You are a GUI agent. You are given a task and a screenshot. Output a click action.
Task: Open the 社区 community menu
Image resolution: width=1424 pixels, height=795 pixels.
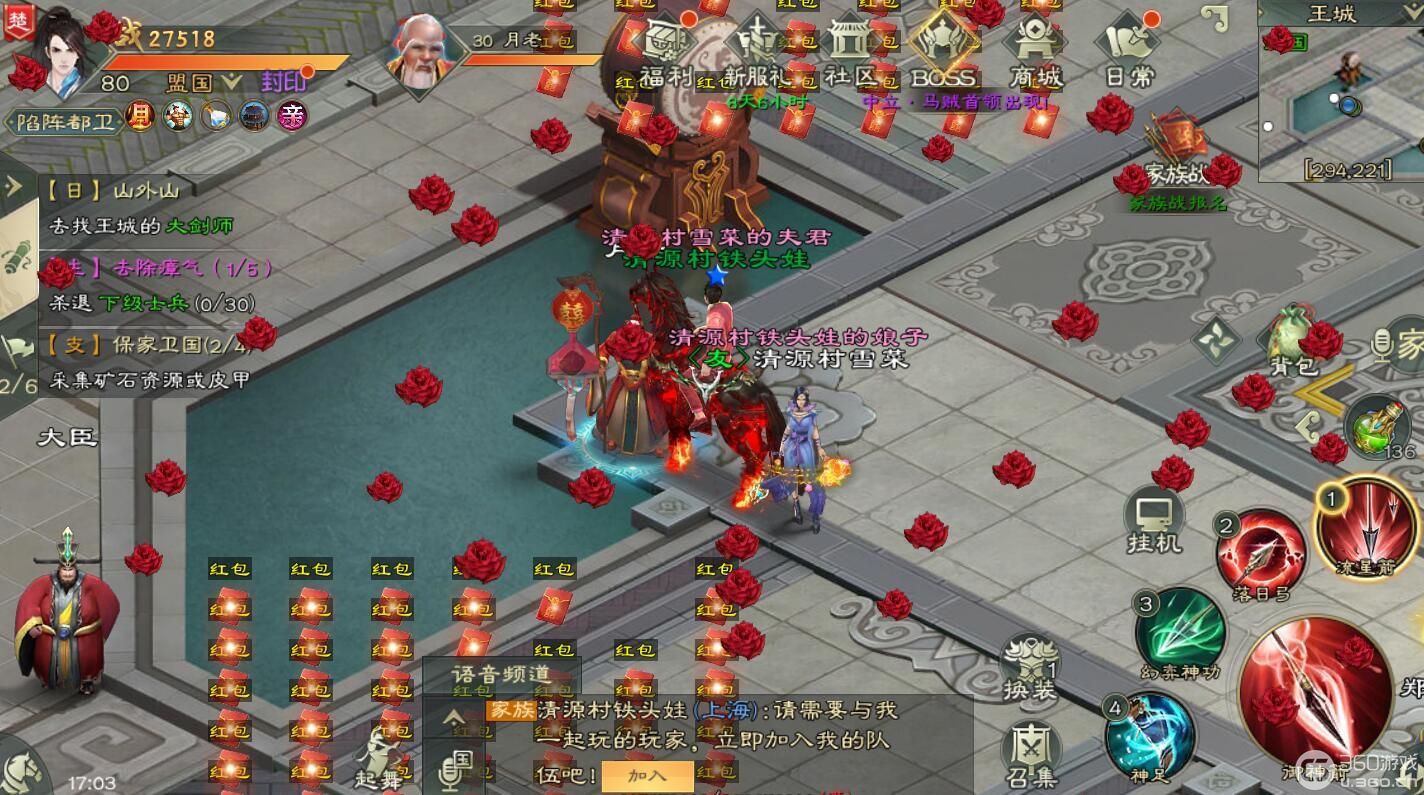[x=850, y=48]
